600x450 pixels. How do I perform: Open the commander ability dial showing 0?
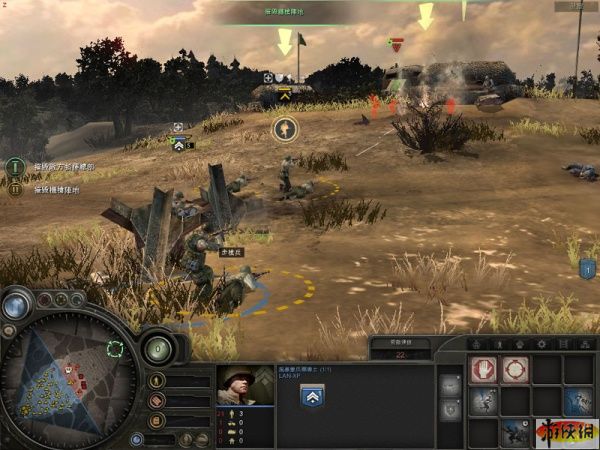coord(158,348)
